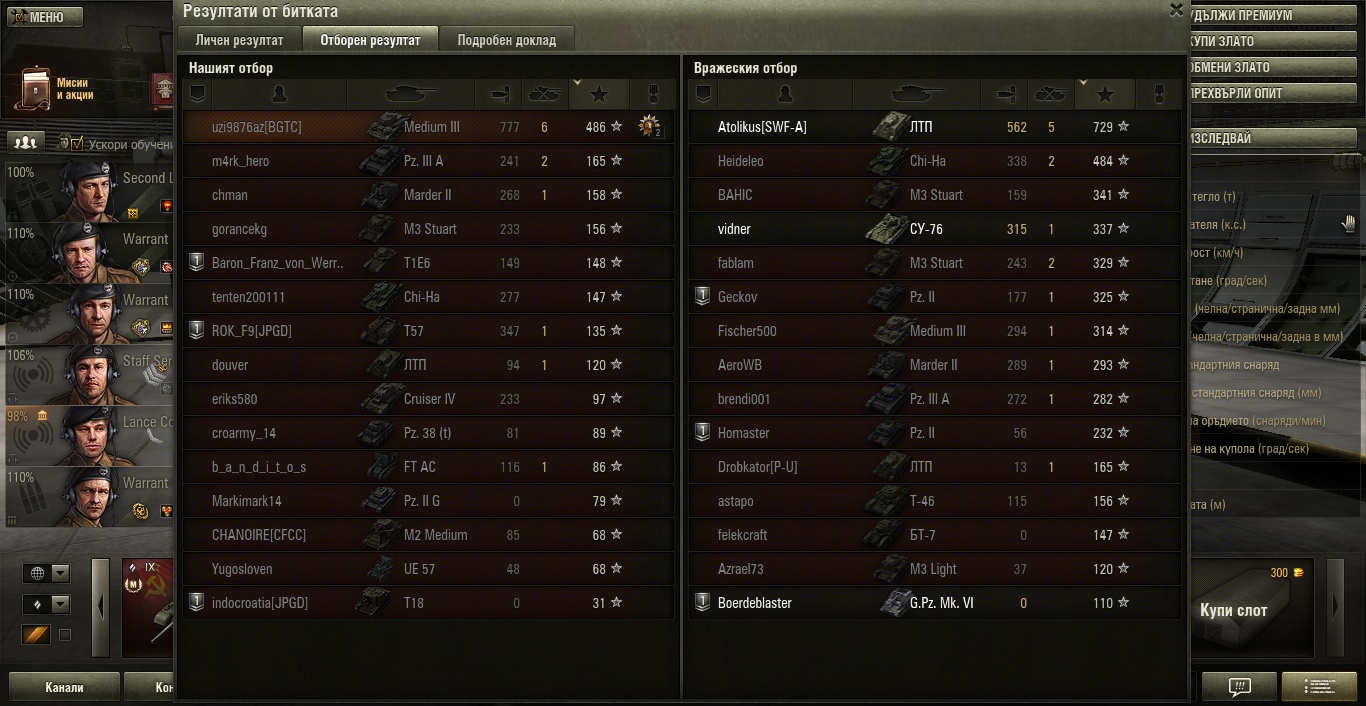Image resolution: width=1366 pixels, height=706 pixels.
Task: Open the Канали chat channels button
Action: pos(64,687)
